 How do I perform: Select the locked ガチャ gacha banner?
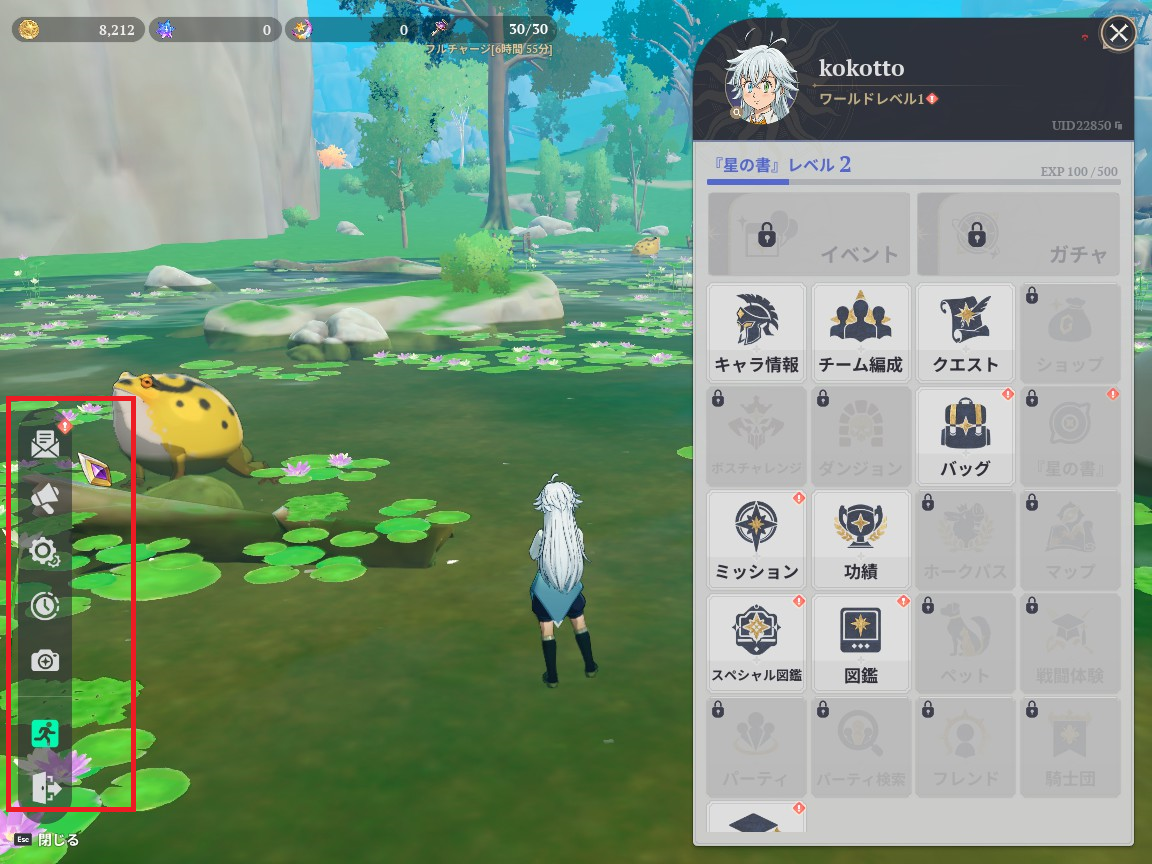pos(1019,235)
